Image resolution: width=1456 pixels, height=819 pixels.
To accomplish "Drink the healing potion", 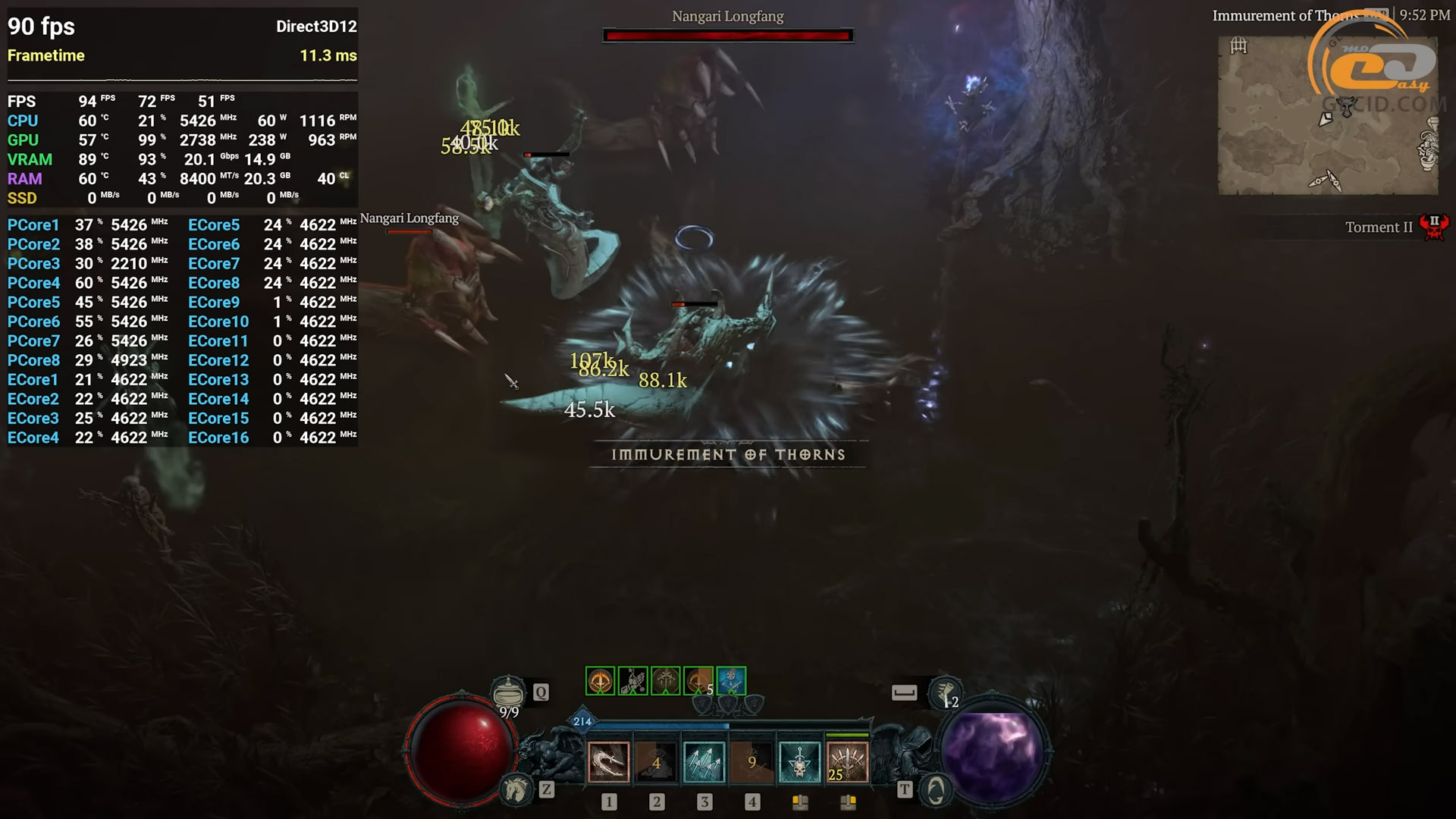I will point(508,693).
